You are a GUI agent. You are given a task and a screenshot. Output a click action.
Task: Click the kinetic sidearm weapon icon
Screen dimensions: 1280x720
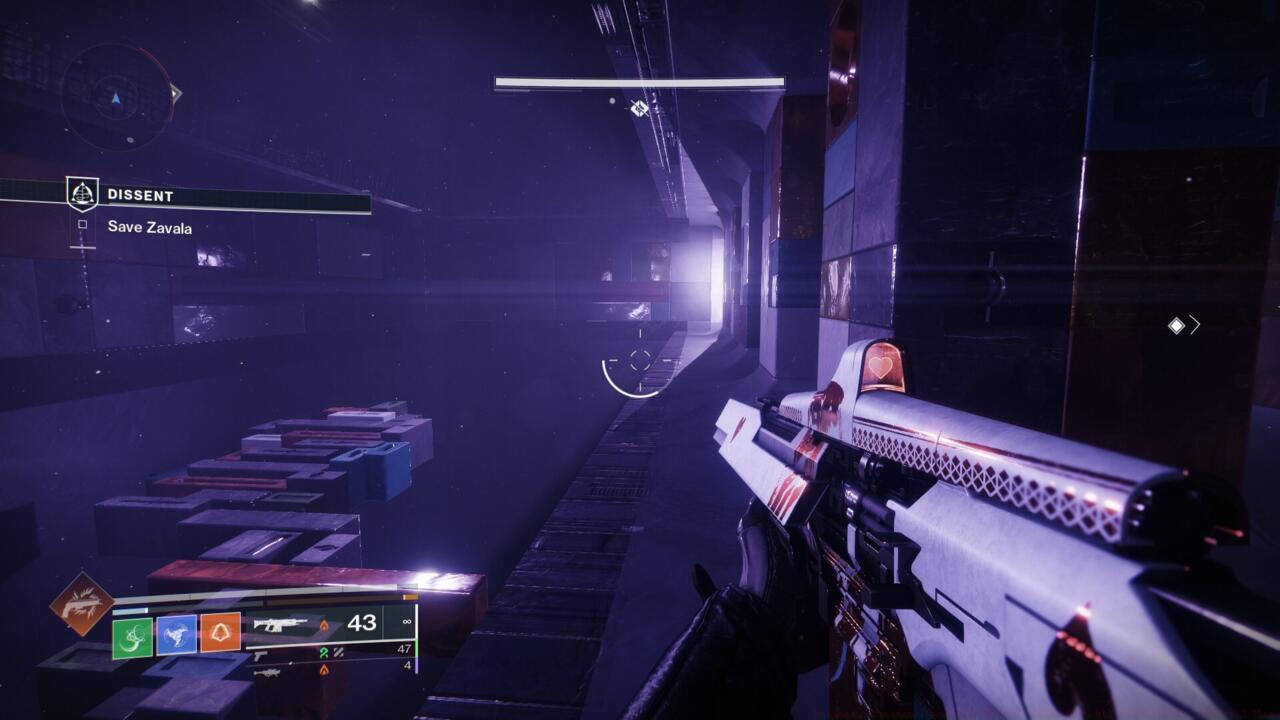[260, 655]
